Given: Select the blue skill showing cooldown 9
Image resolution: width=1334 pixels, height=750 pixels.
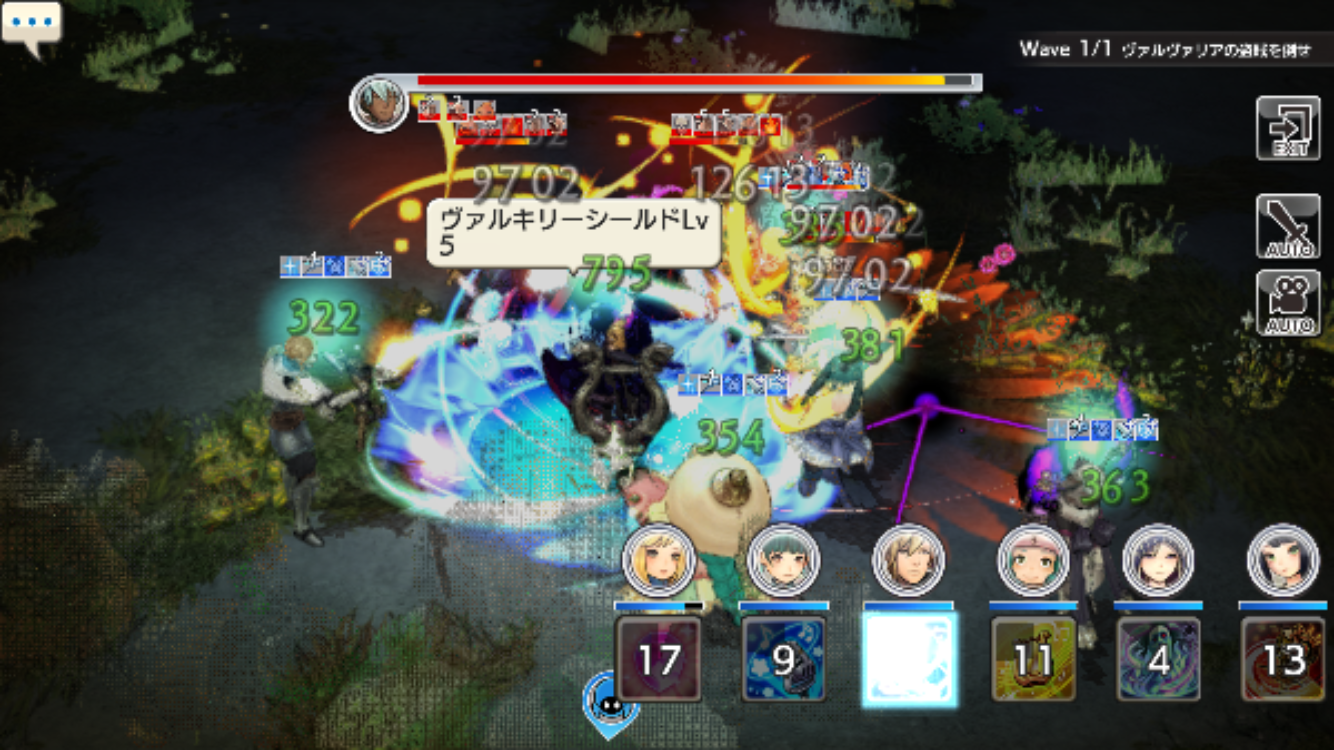Looking at the screenshot, I should coord(783,659).
